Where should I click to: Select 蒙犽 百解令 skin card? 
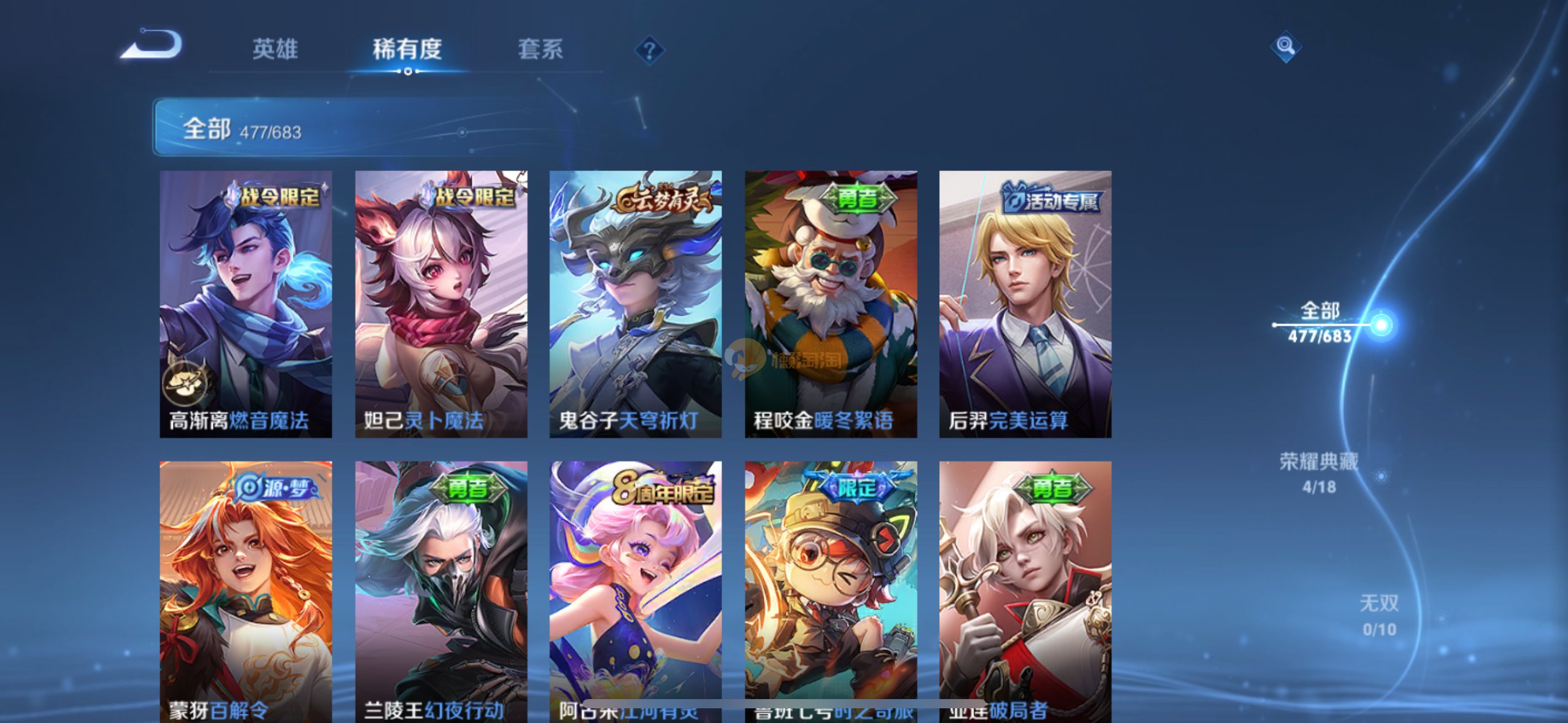tap(245, 589)
